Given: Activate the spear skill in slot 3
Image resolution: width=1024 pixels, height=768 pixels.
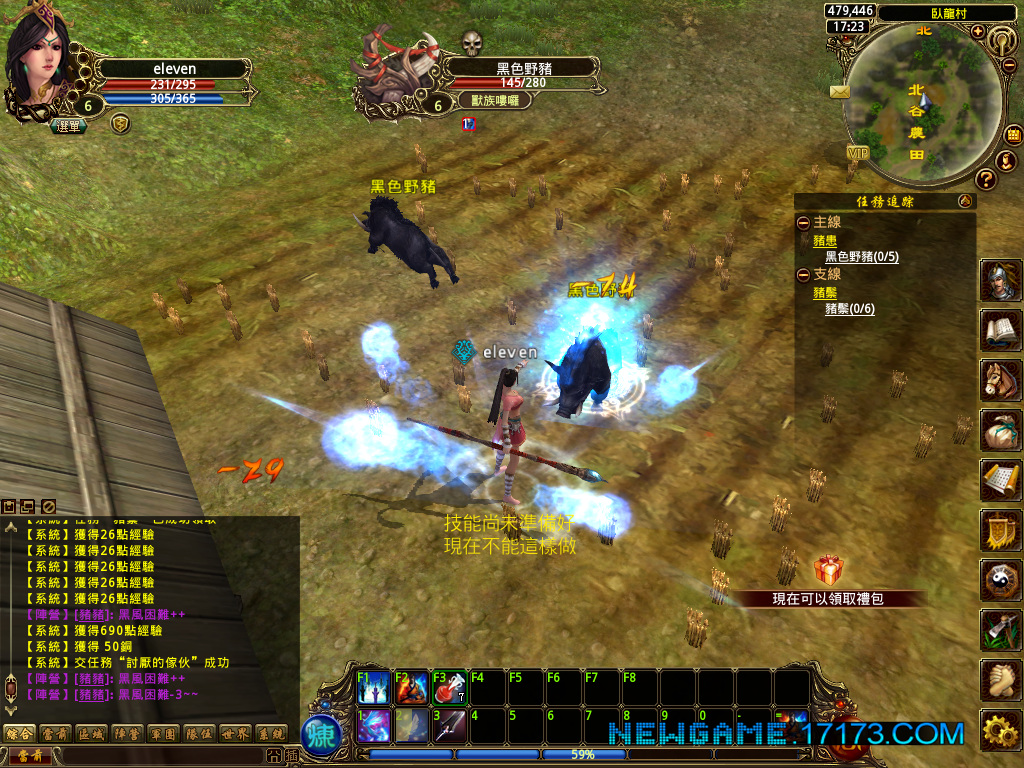Looking at the screenshot, I should click(x=450, y=725).
